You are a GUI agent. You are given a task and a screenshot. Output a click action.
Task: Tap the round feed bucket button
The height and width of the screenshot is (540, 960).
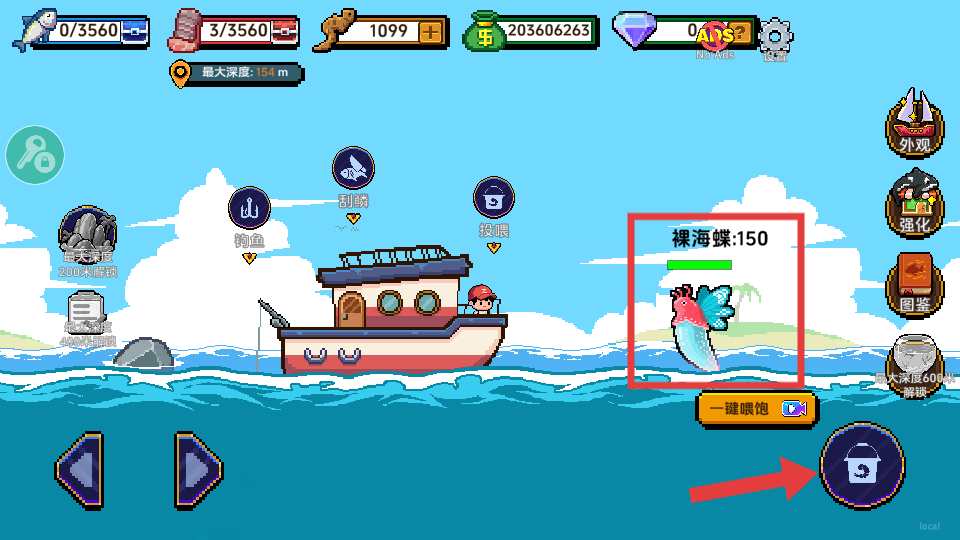[x=862, y=465]
